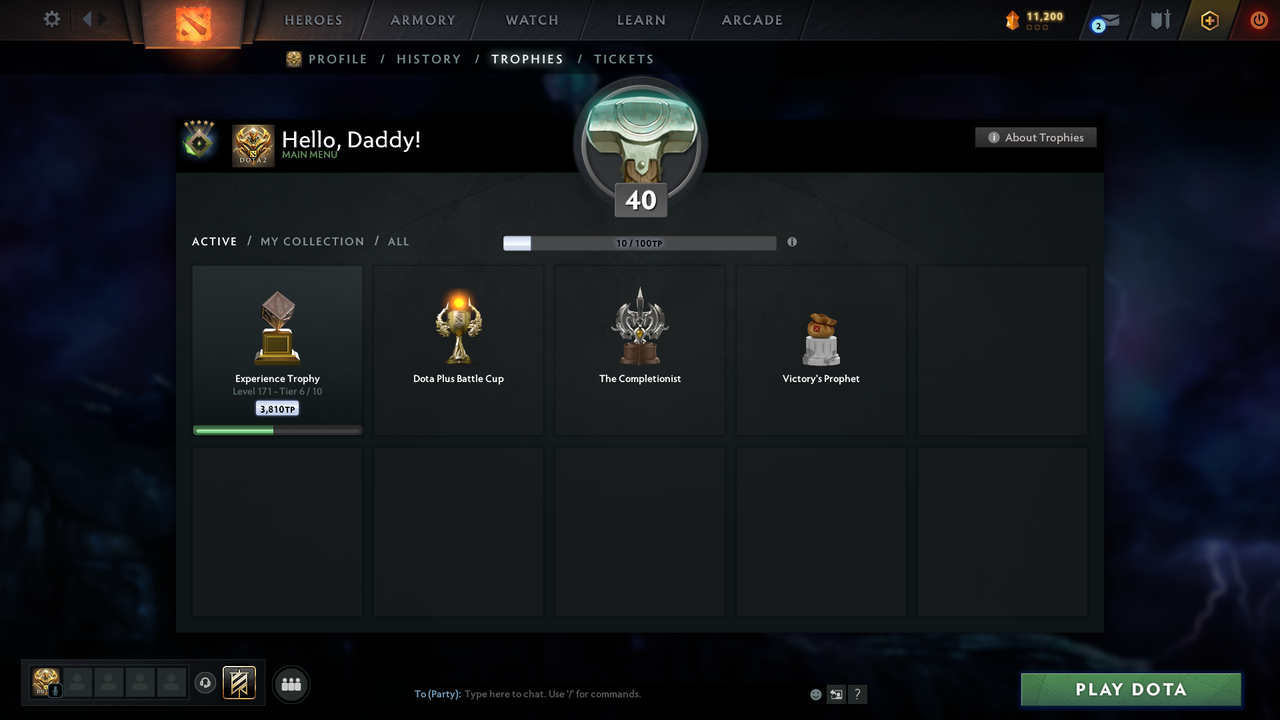Toggle the chat channel translate icon
Image resolution: width=1280 pixels, height=720 pixels.
[836, 693]
